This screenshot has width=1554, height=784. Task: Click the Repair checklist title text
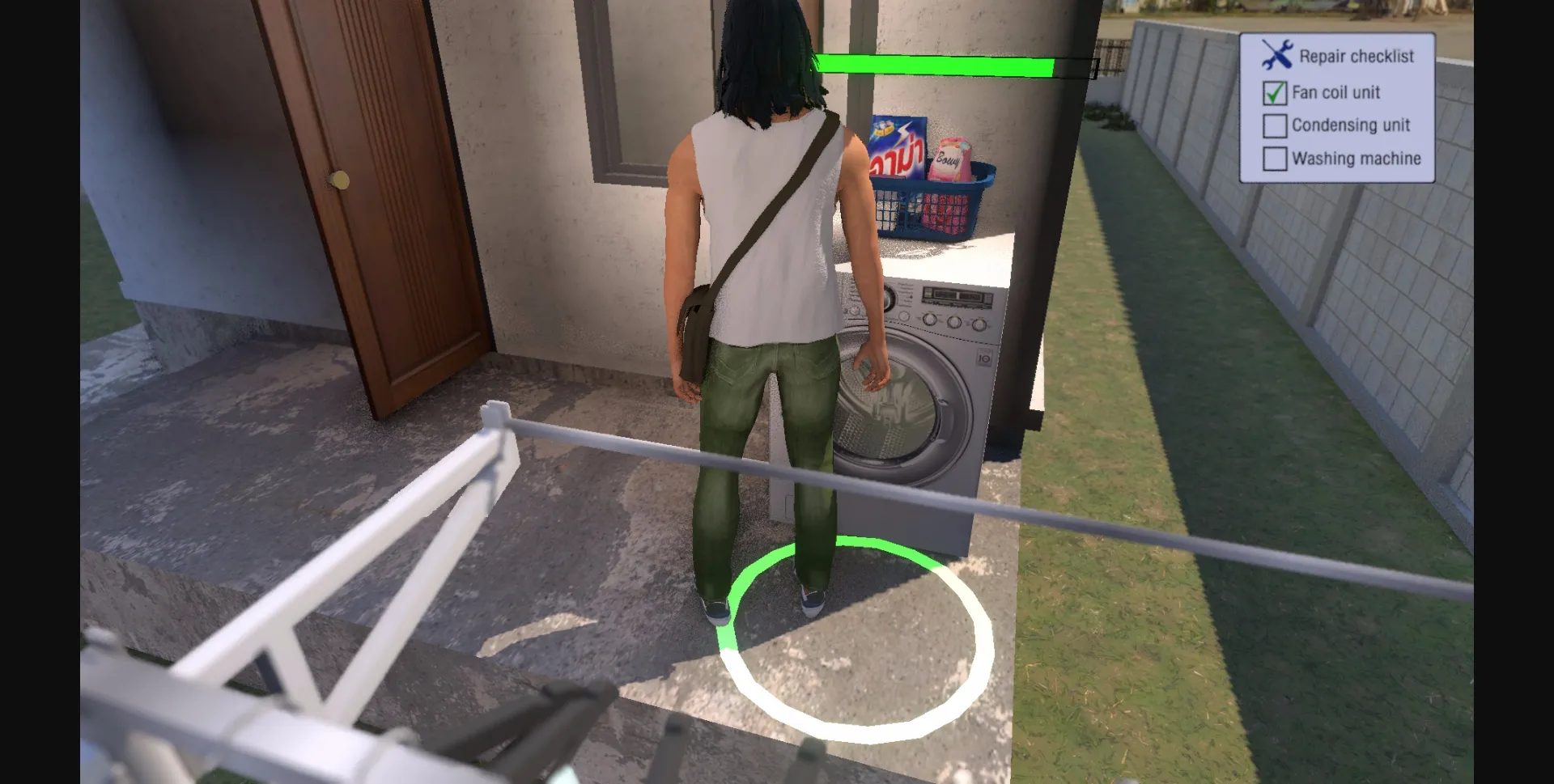tap(1357, 55)
